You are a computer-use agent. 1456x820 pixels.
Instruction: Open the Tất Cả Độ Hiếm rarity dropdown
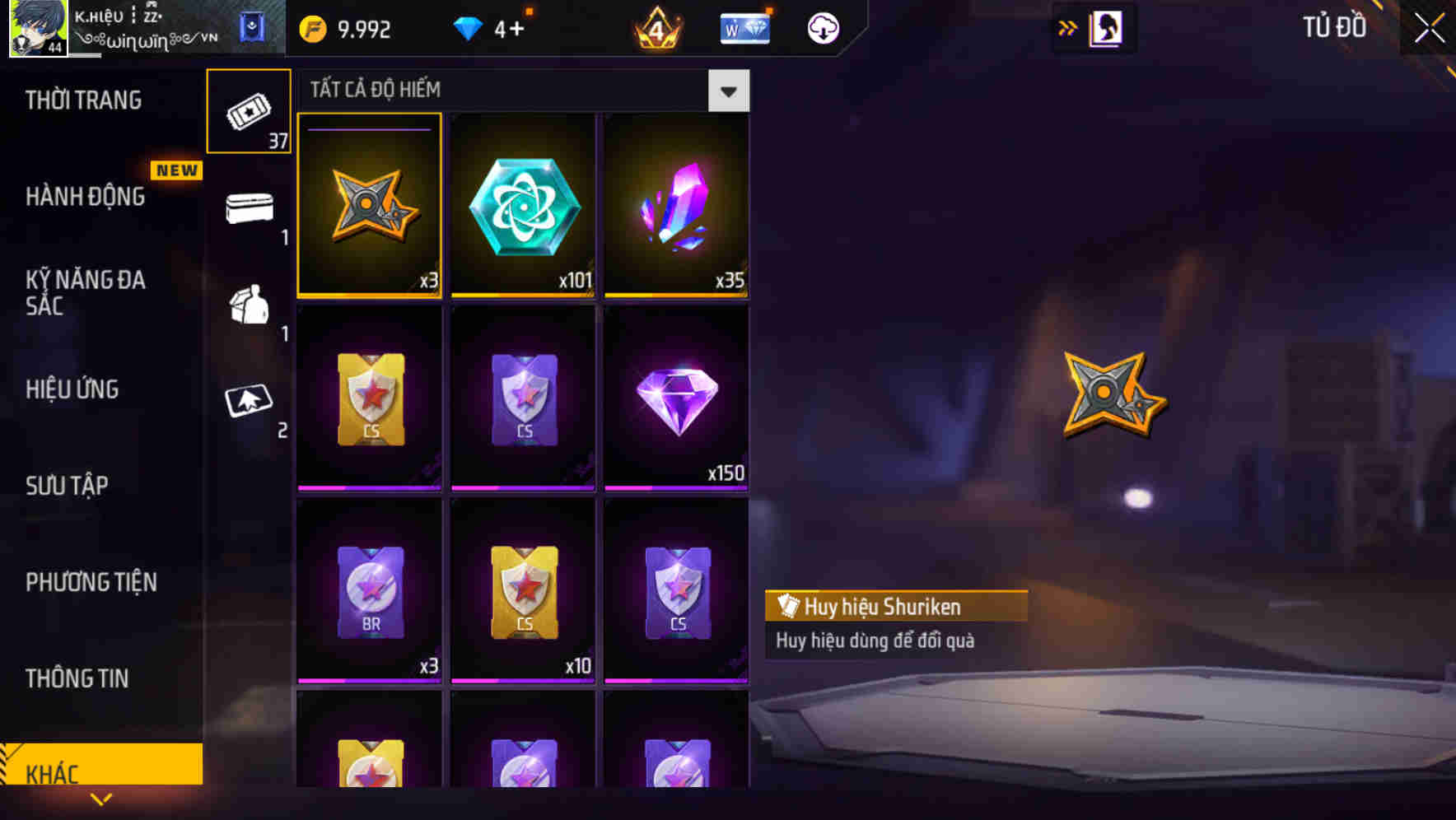727,91
